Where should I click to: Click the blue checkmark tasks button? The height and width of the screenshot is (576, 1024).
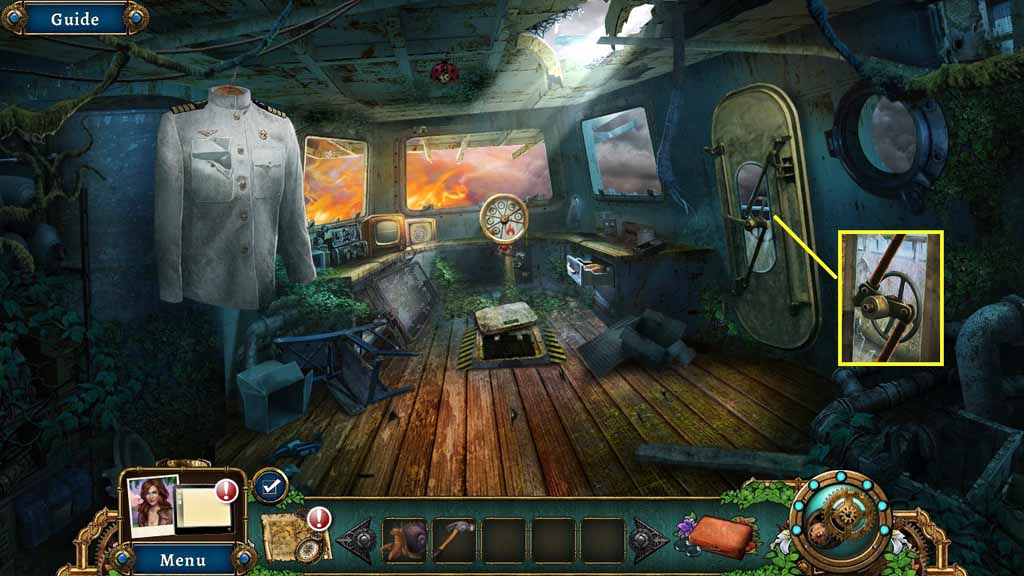[x=270, y=486]
